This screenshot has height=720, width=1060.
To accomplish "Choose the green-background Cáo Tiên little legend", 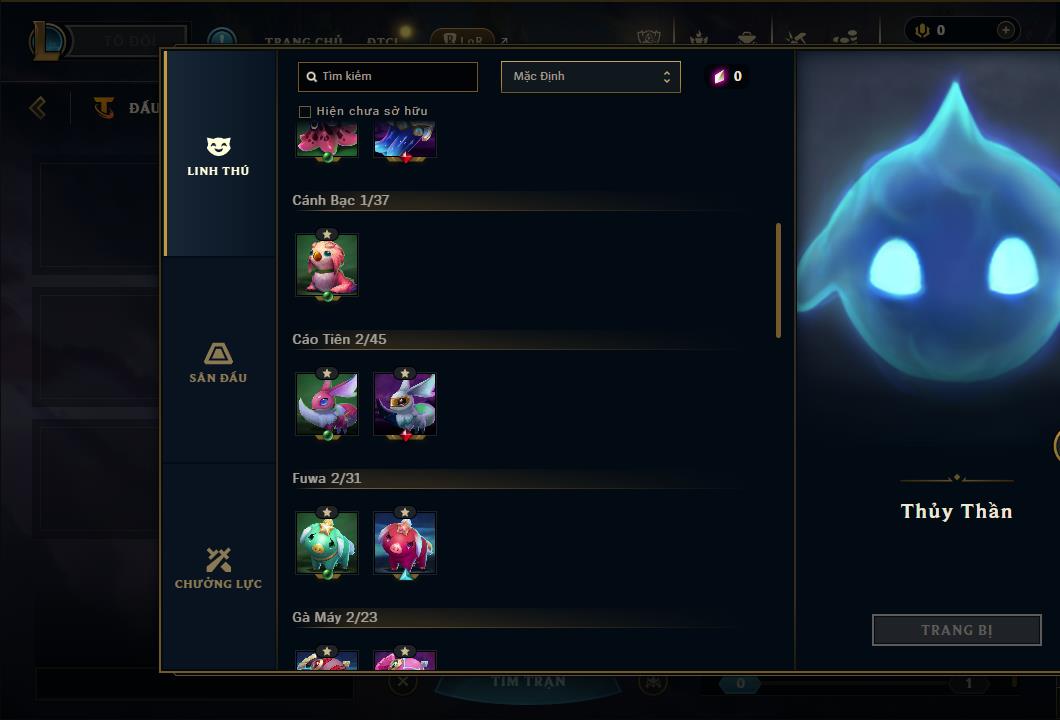I will (x=327, y=404).
